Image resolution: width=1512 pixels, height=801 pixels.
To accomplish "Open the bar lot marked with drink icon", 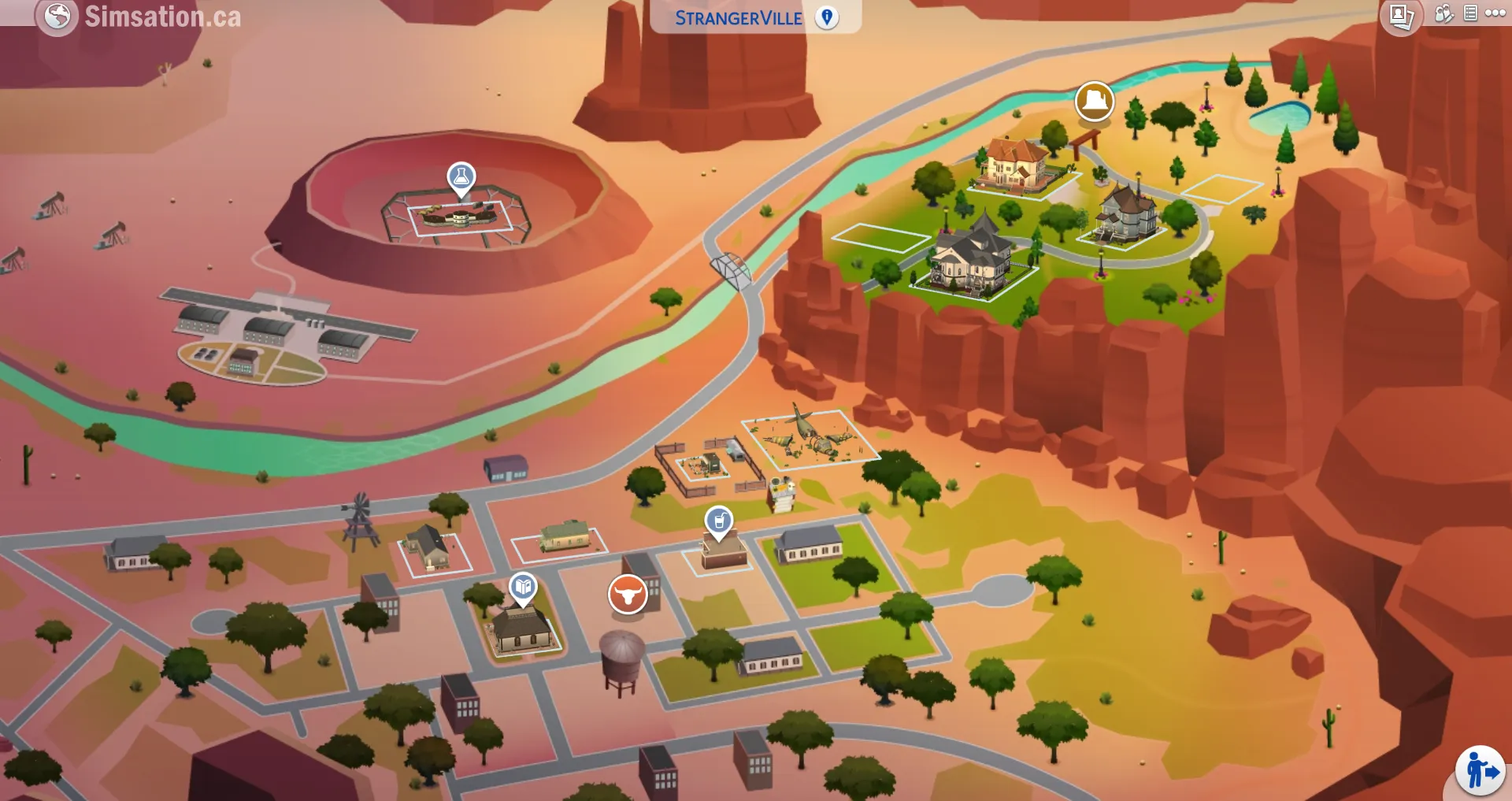I will (717, 519).
